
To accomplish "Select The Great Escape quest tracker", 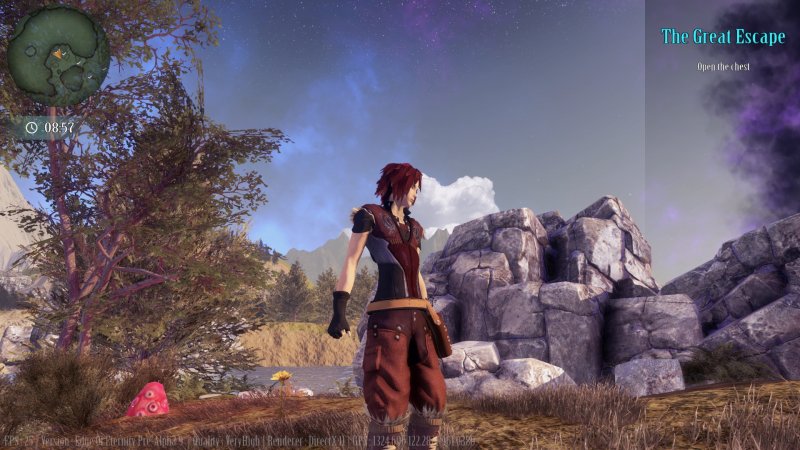I will click(x=723, y=37).
